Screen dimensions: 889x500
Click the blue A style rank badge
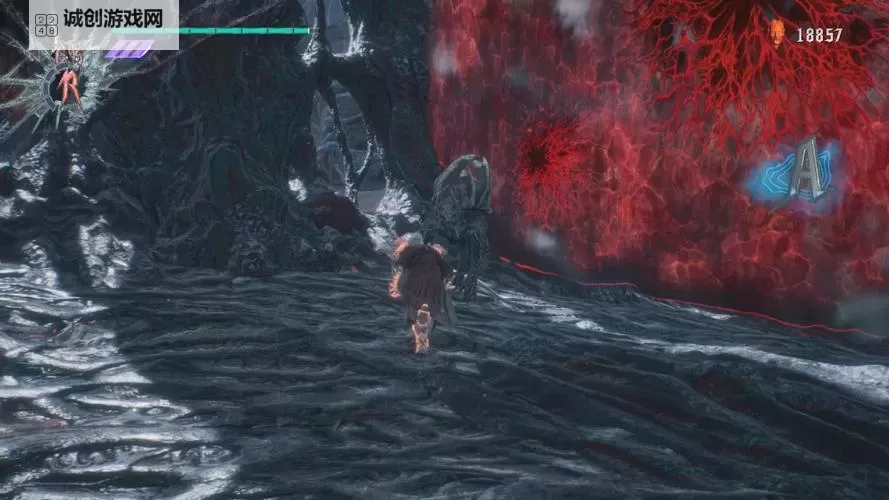802,172
